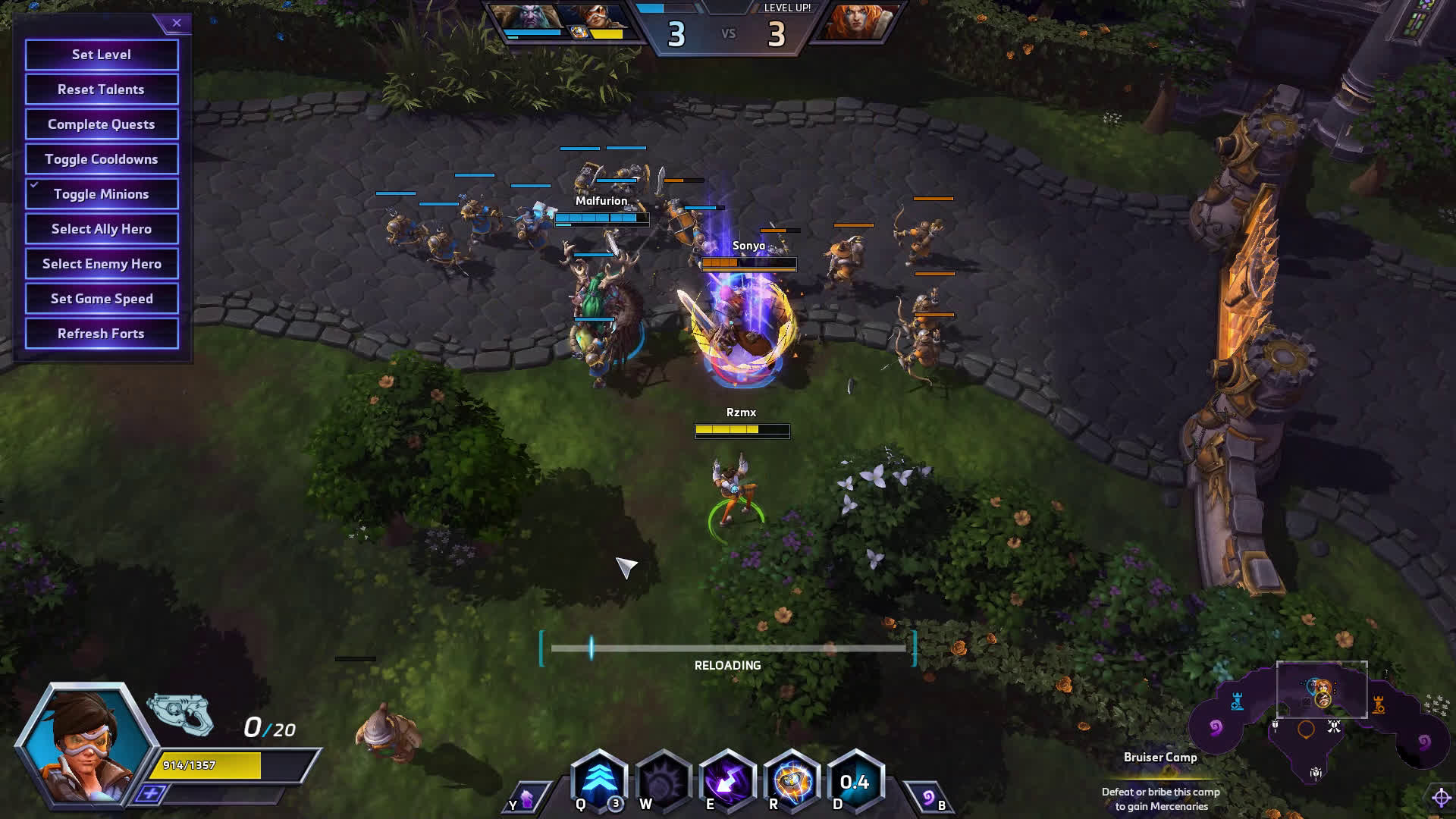Screen dimensions: 1456x819
Task: Activate Toggle Cooldowns option
Action: tap(102, 159)
